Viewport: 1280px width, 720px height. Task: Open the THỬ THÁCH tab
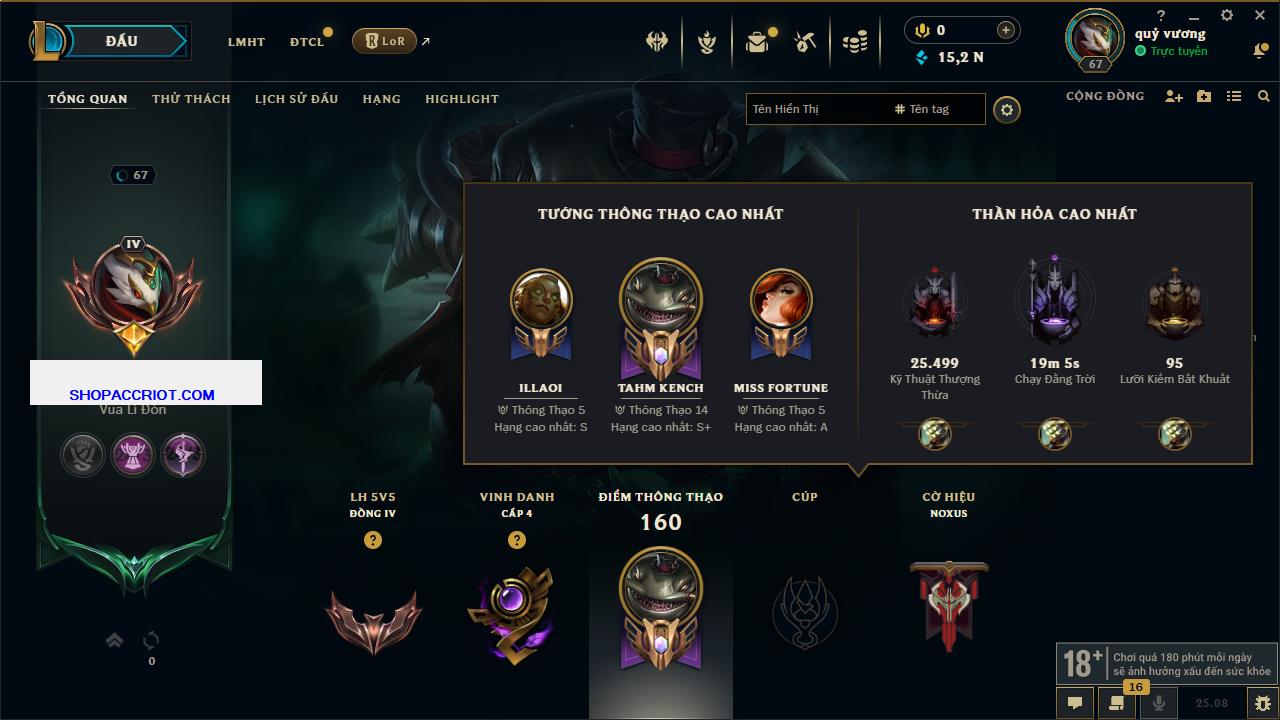[x=191, y=99]
